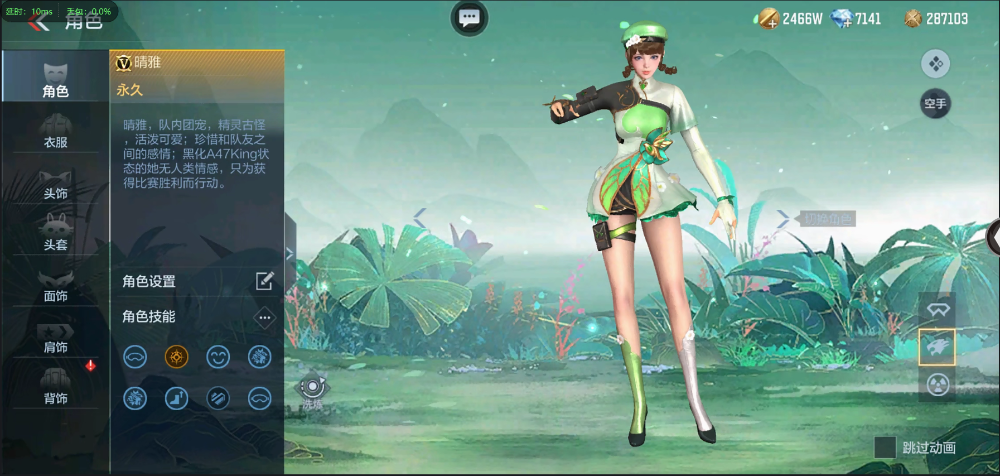Tick the 跳过动画 skip animation checkbox
1000x476 pixels.
click(x=885, y=447)
